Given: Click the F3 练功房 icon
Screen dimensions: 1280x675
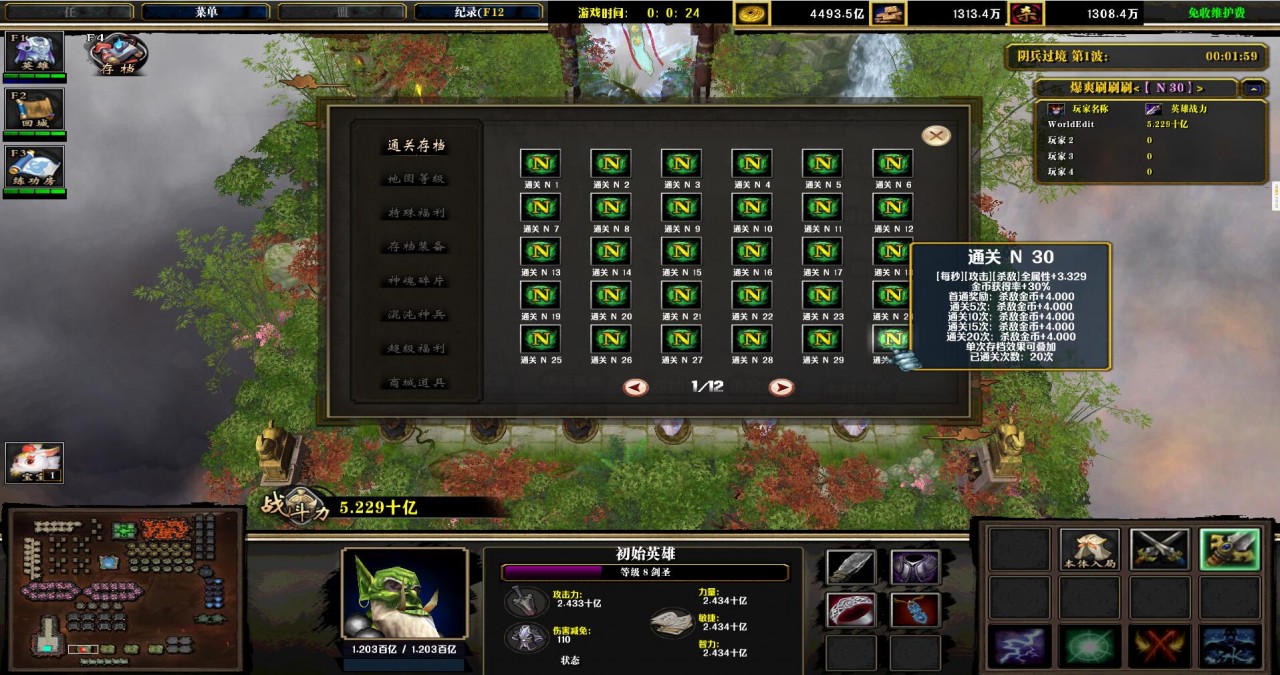Looking at the screenshot, I should tap(35, 167).
